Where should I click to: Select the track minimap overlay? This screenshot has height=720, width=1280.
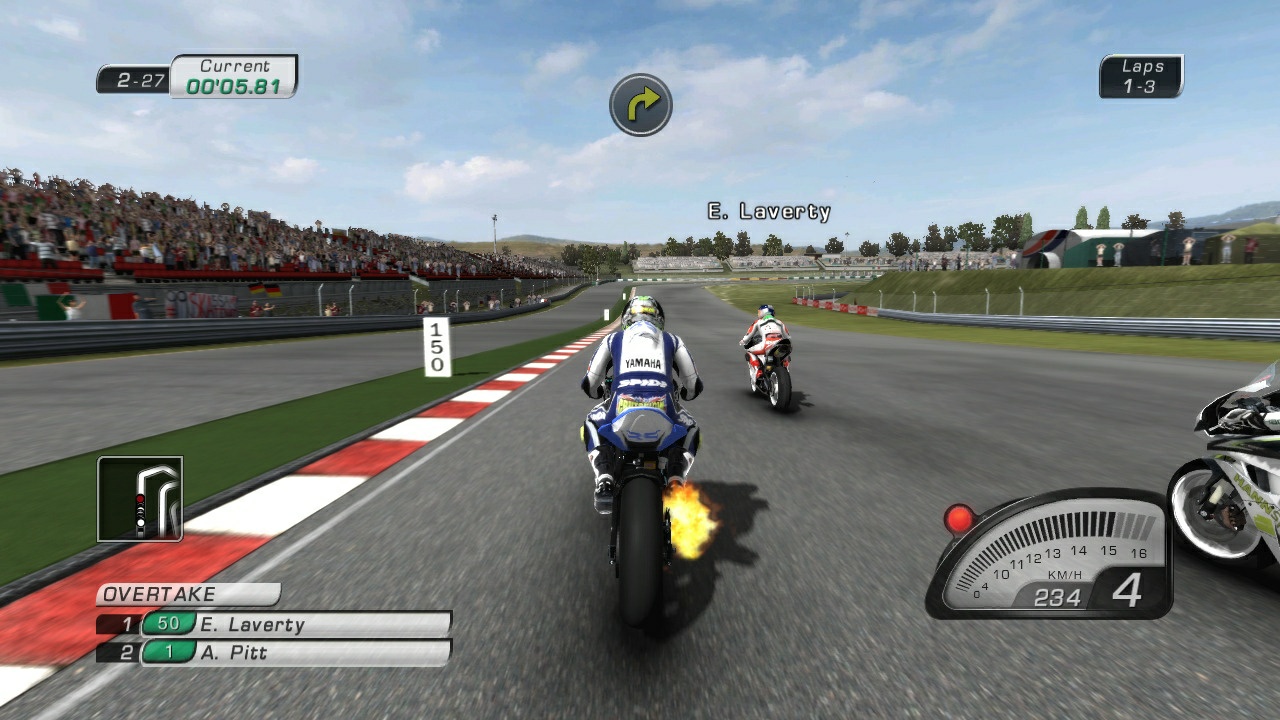coord(141,499)
